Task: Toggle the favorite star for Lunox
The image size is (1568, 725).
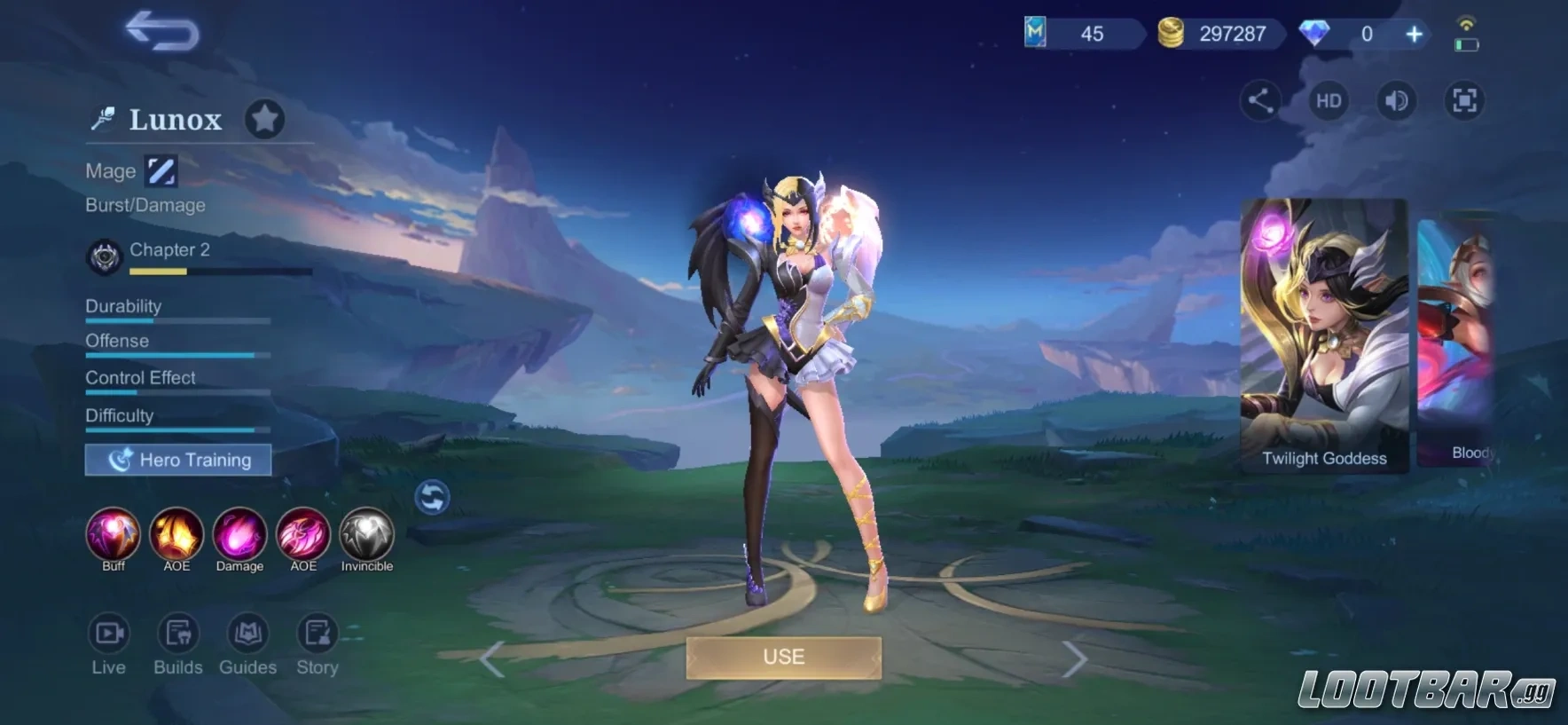Action: tap(264, 118)
